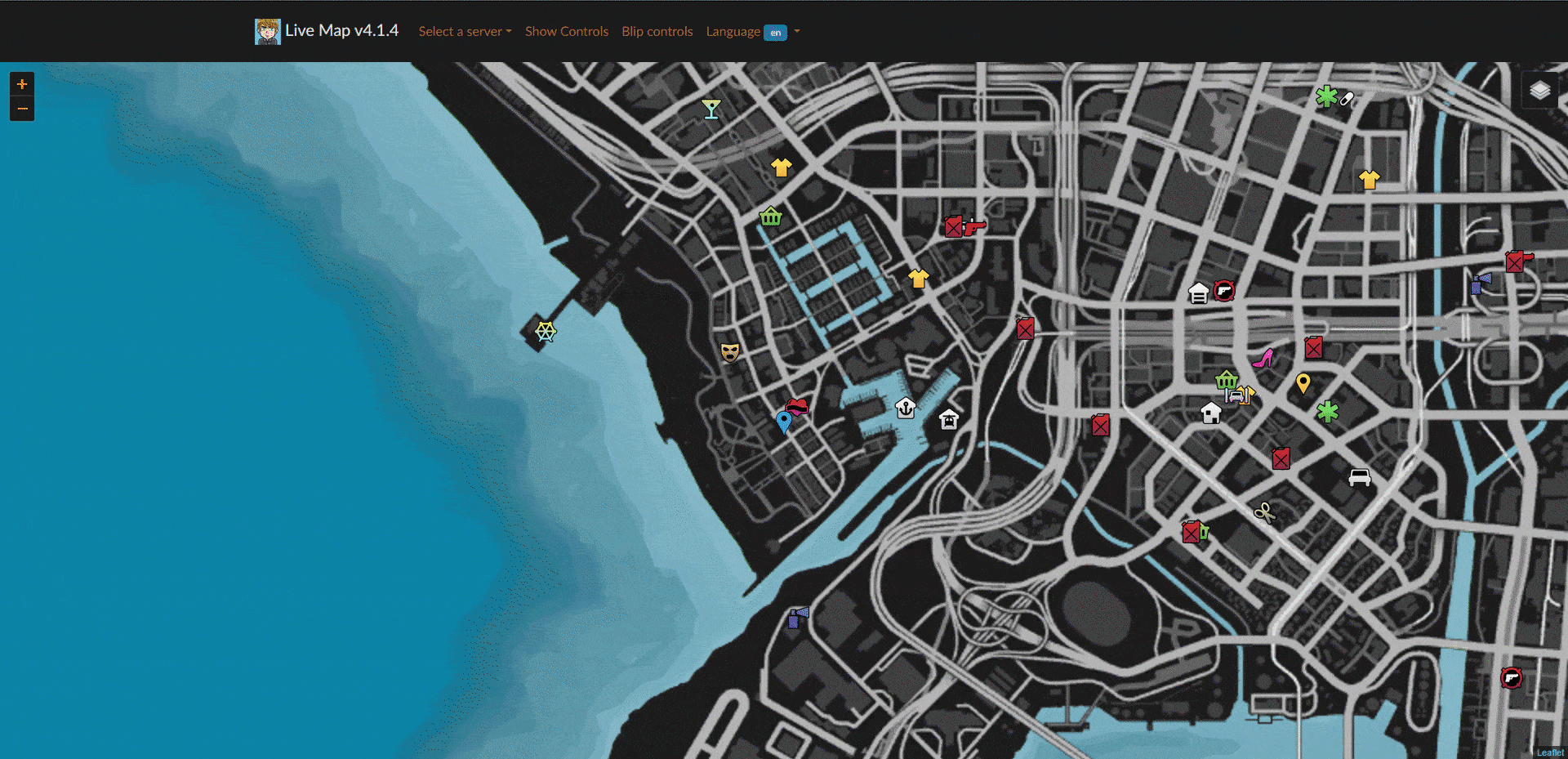
Task: Click the green asterisk hospital blip
Action: tap(1329, 413)
